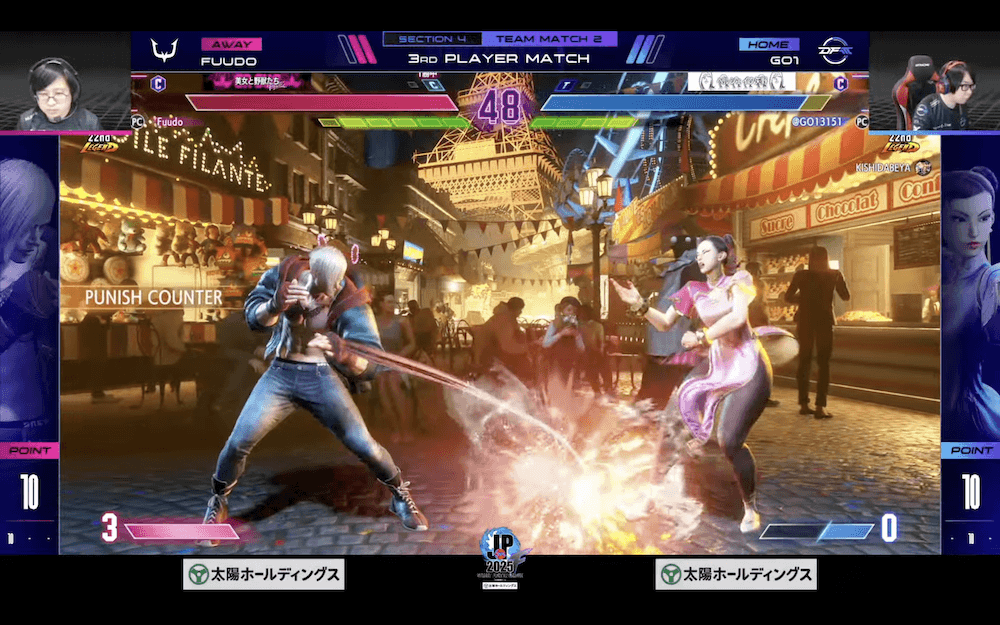
Task: Select the Chun-Li character portrait
Action: (970, 290)
